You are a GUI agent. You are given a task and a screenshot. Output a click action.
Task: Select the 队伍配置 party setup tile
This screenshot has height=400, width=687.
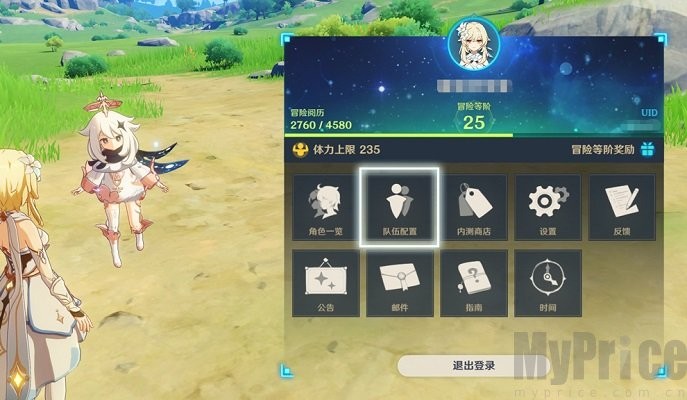coord(400,208)
